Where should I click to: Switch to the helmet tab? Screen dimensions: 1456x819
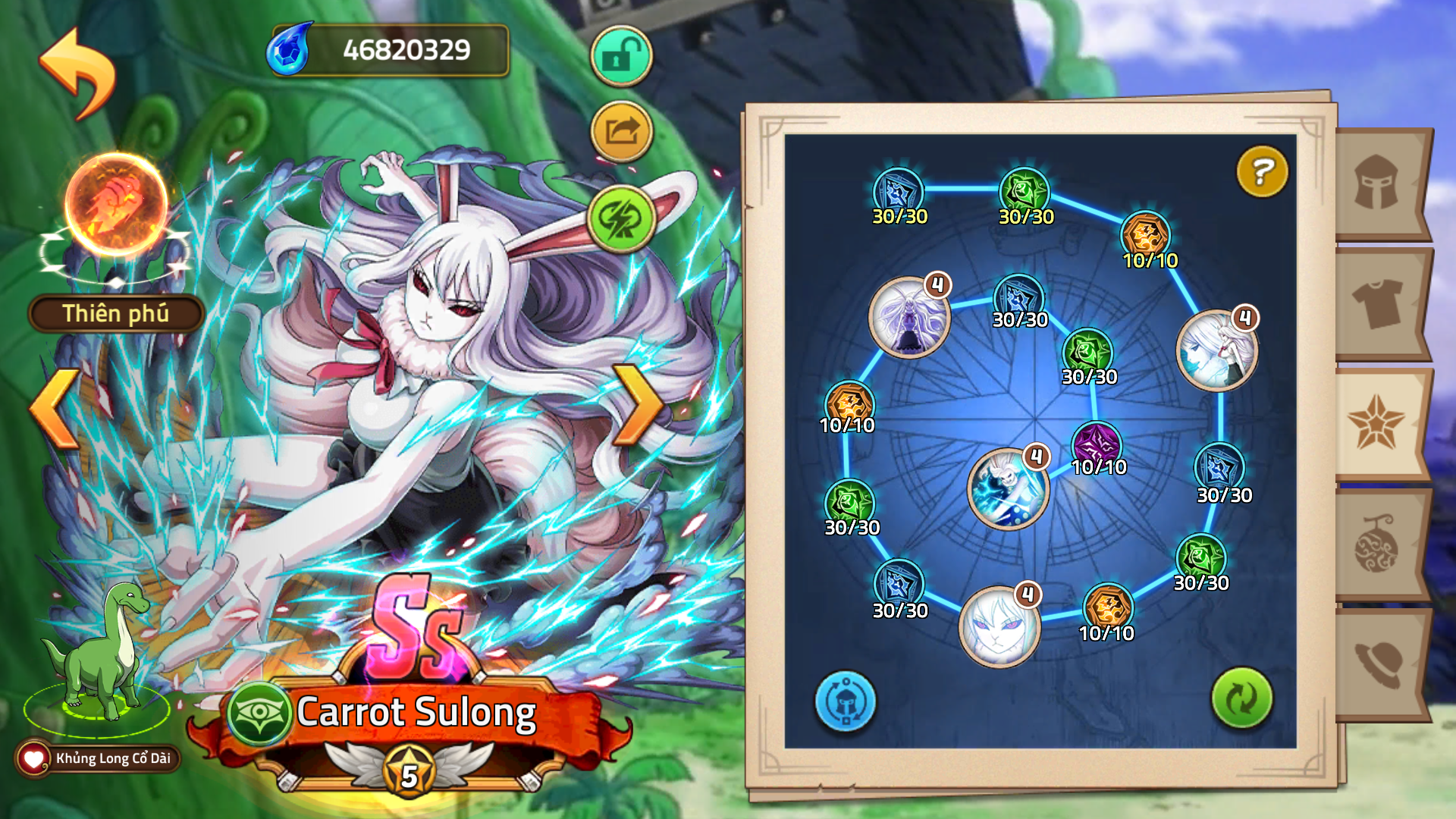[x=1379, y=184]
